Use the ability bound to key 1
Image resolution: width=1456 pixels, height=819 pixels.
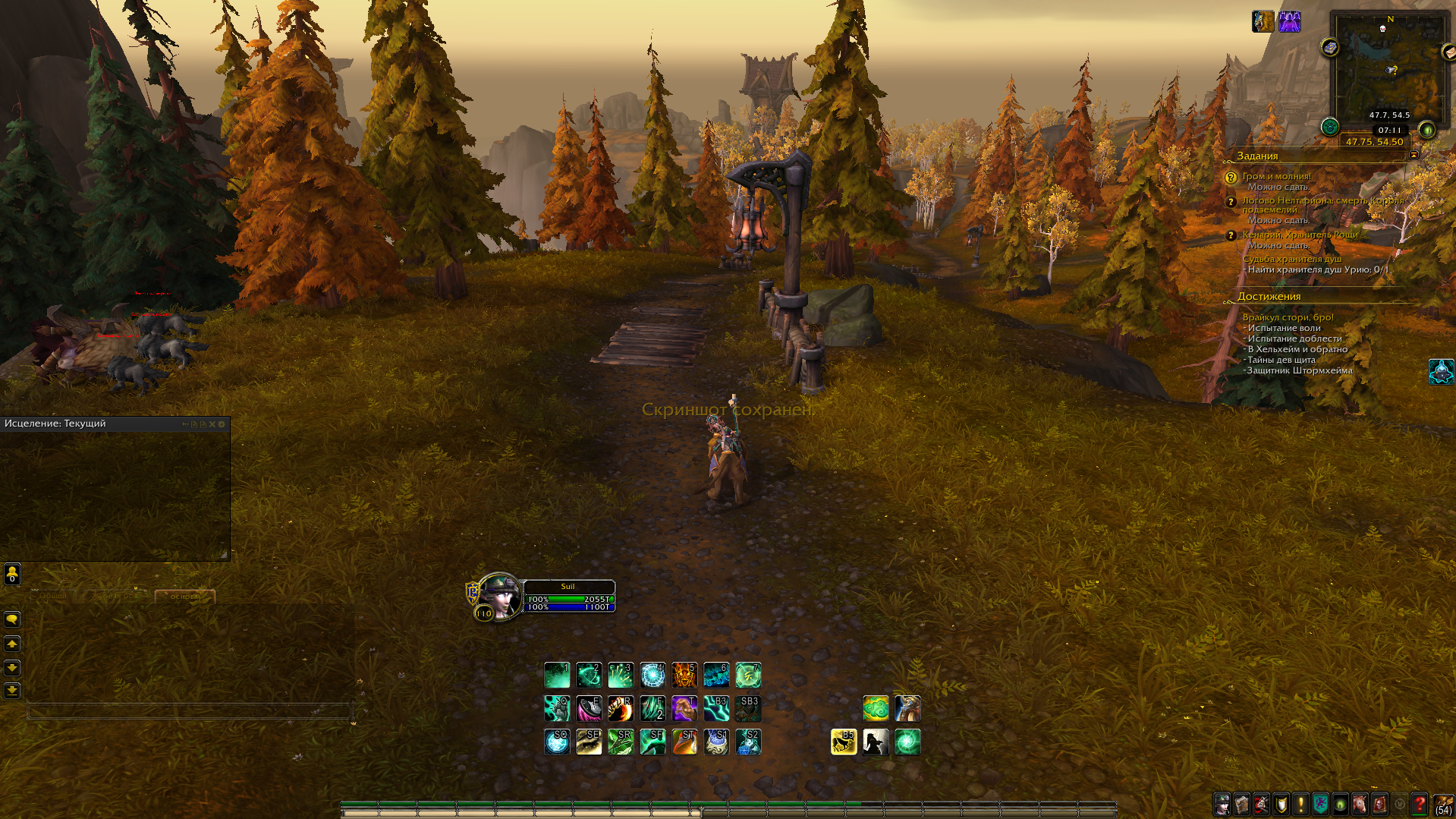tap(557, 675)
